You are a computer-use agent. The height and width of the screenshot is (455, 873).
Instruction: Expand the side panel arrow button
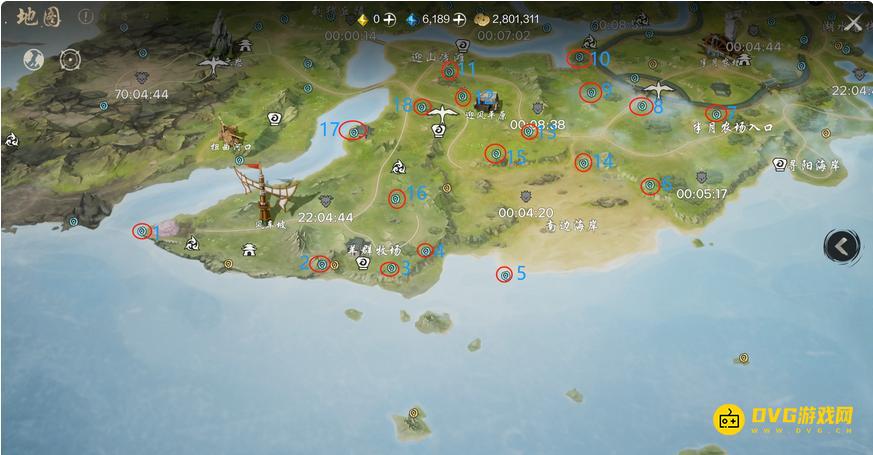tap(841, 245)
